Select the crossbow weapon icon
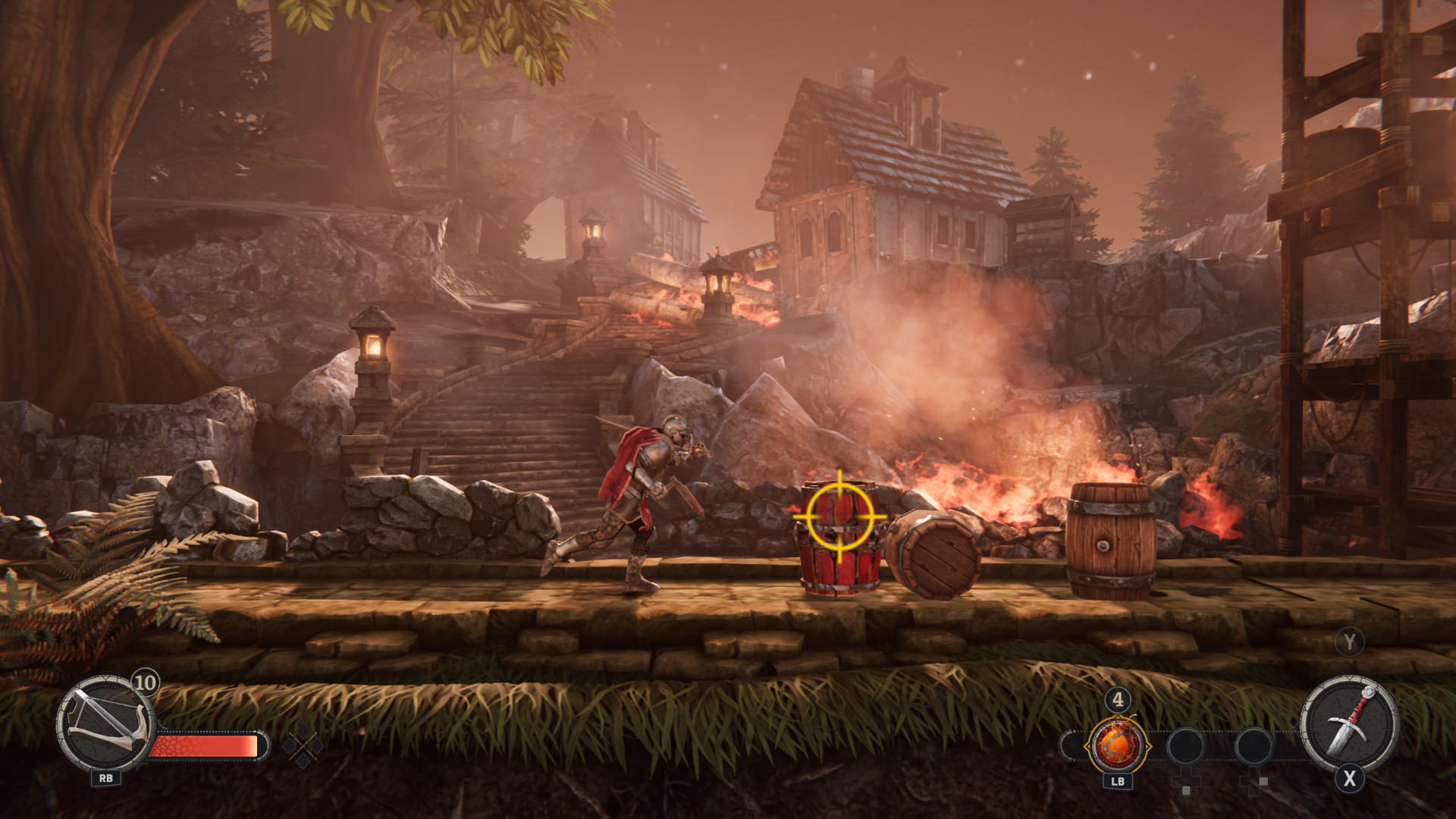The height and width of the screenshot is (819, 1456). (105, 724)
